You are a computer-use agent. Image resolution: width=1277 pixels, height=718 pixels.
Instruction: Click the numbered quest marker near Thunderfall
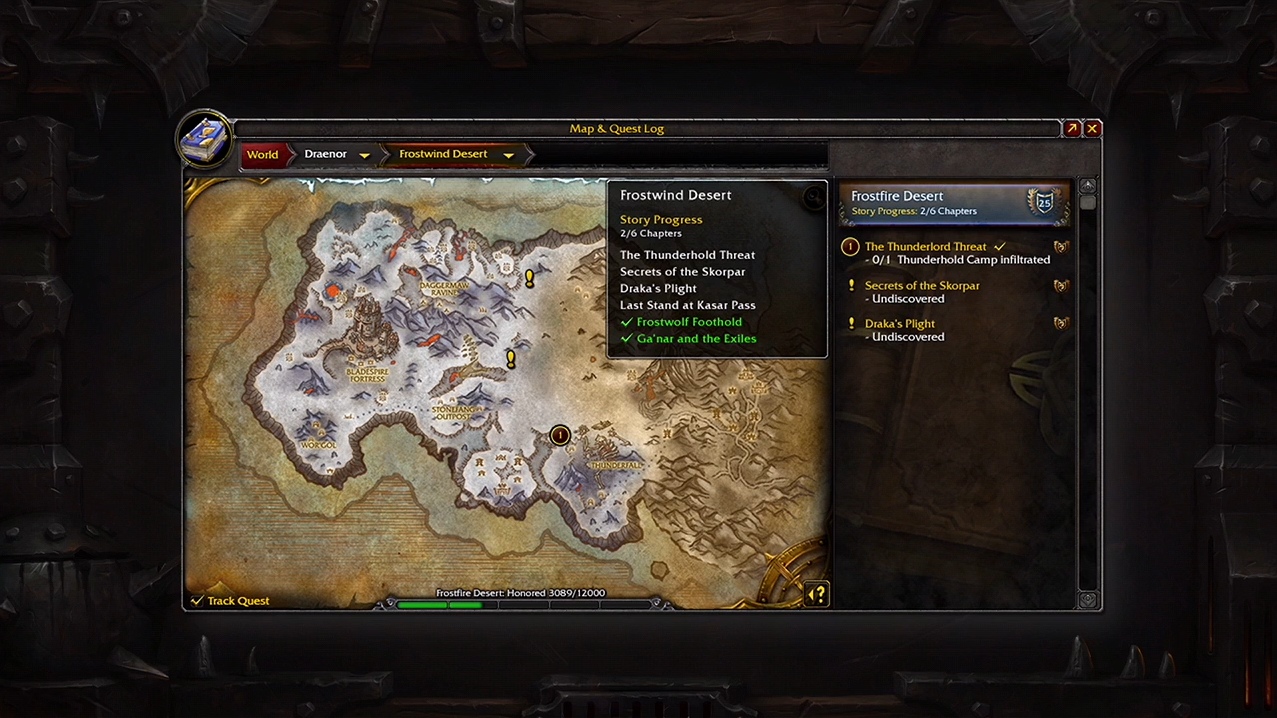(560, 435)
